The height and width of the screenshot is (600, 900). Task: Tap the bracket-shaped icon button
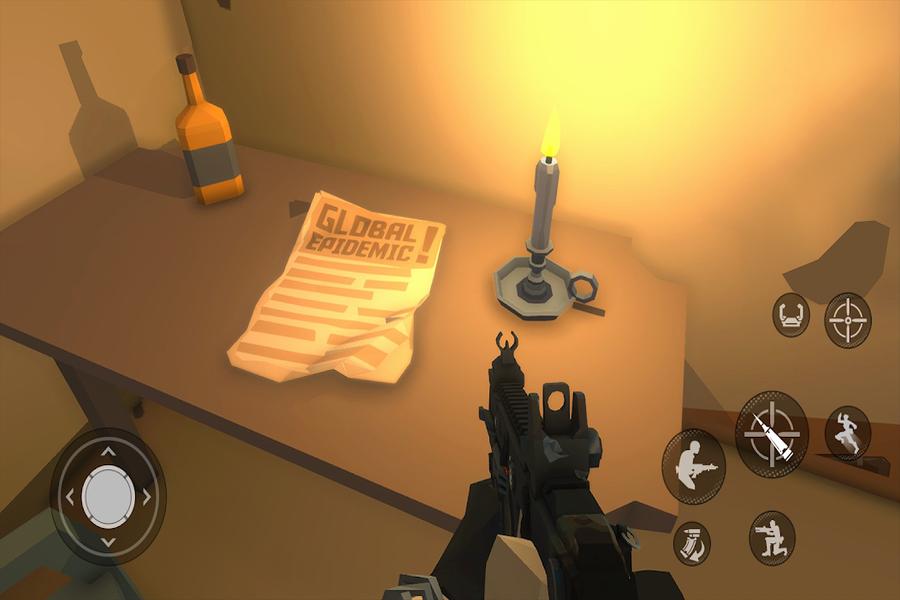pyautogui.click(x=790, y=316)
